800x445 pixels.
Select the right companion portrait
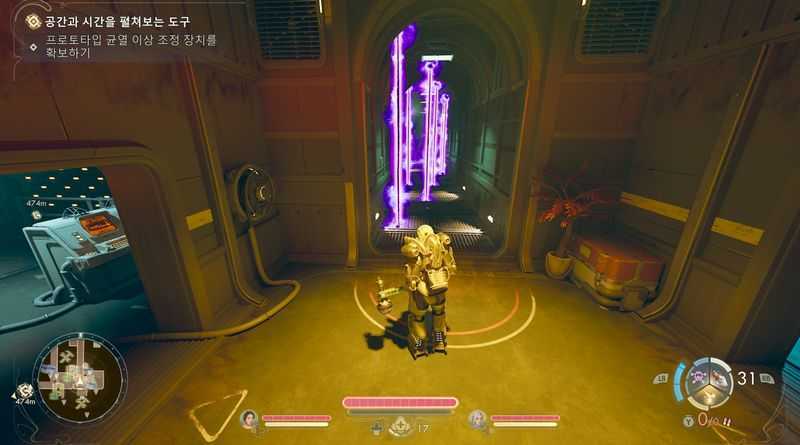tap(477, 420)
